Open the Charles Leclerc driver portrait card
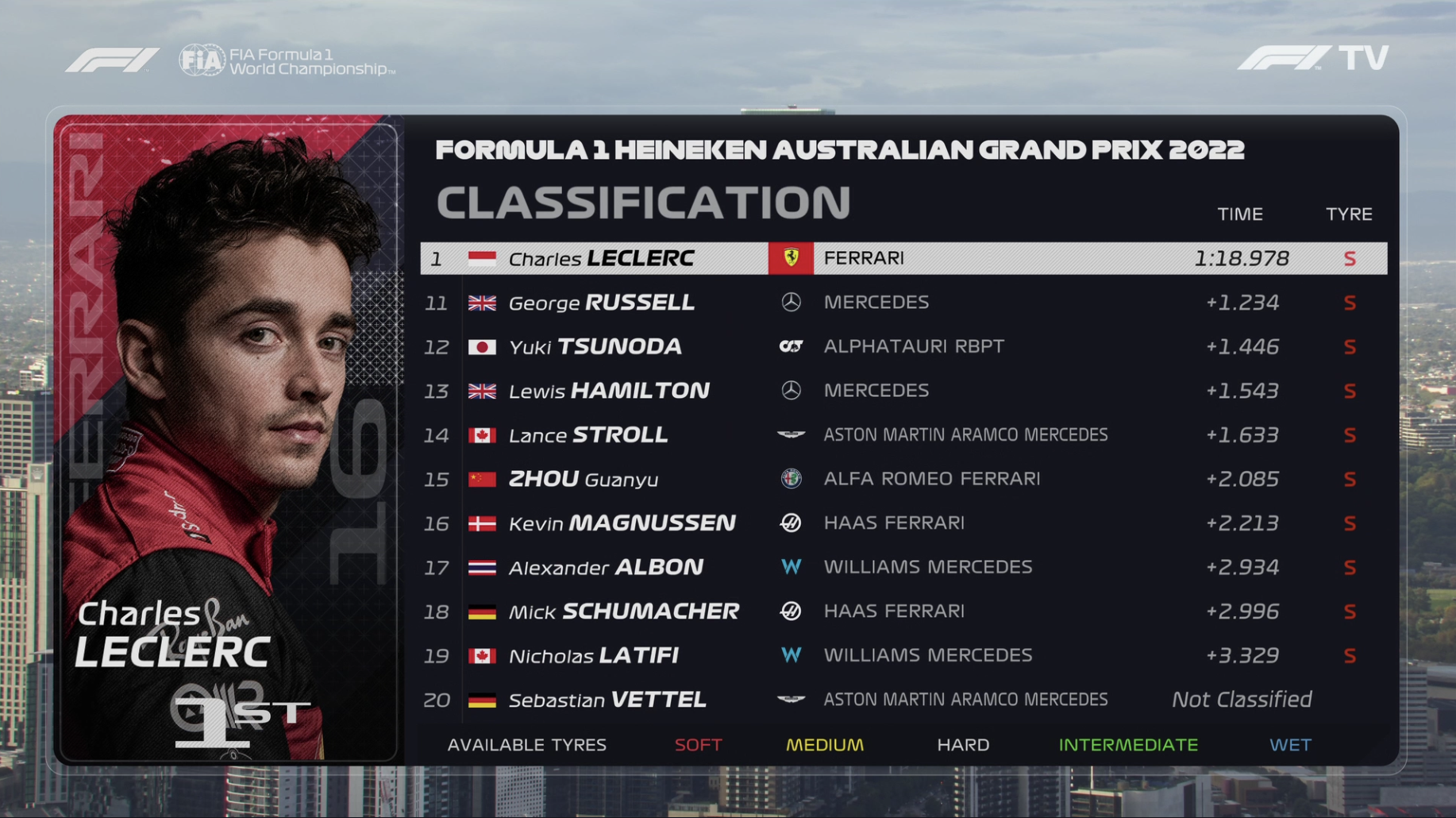Viewport: 1456px width, 818px height. tap(229, 439)
